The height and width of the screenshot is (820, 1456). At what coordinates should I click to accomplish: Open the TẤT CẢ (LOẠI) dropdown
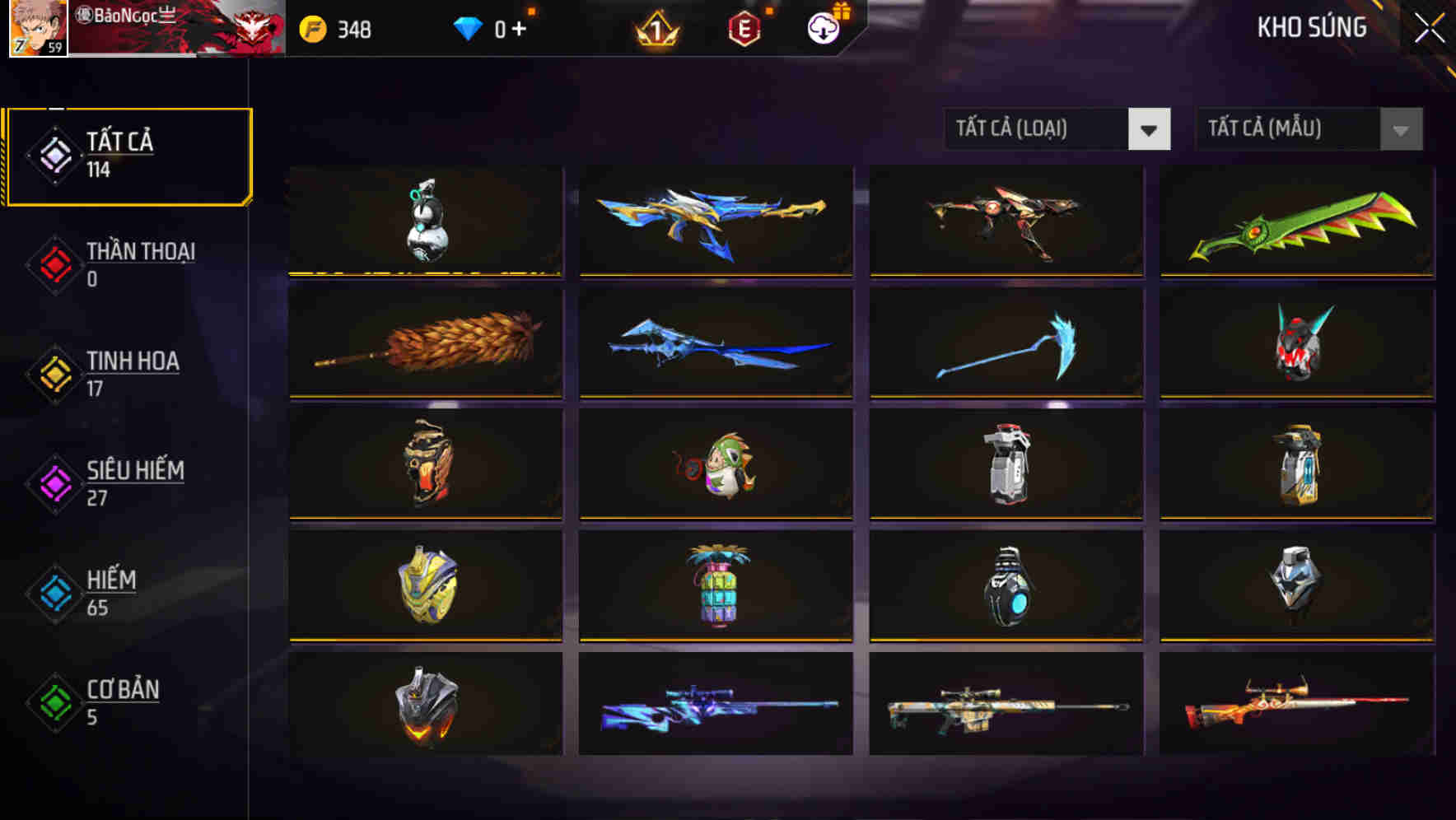(x=1038, y=129)
